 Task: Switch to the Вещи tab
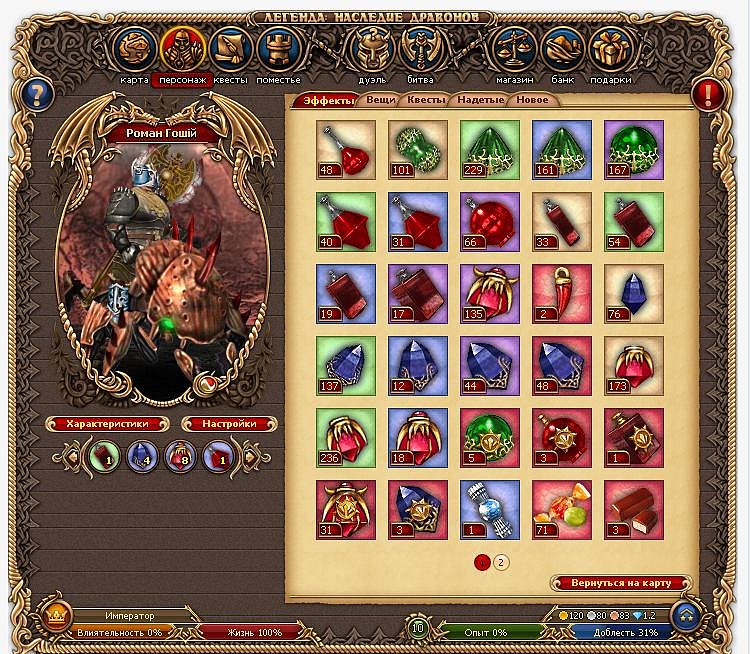pyautogui.click(x=380, y=100)
